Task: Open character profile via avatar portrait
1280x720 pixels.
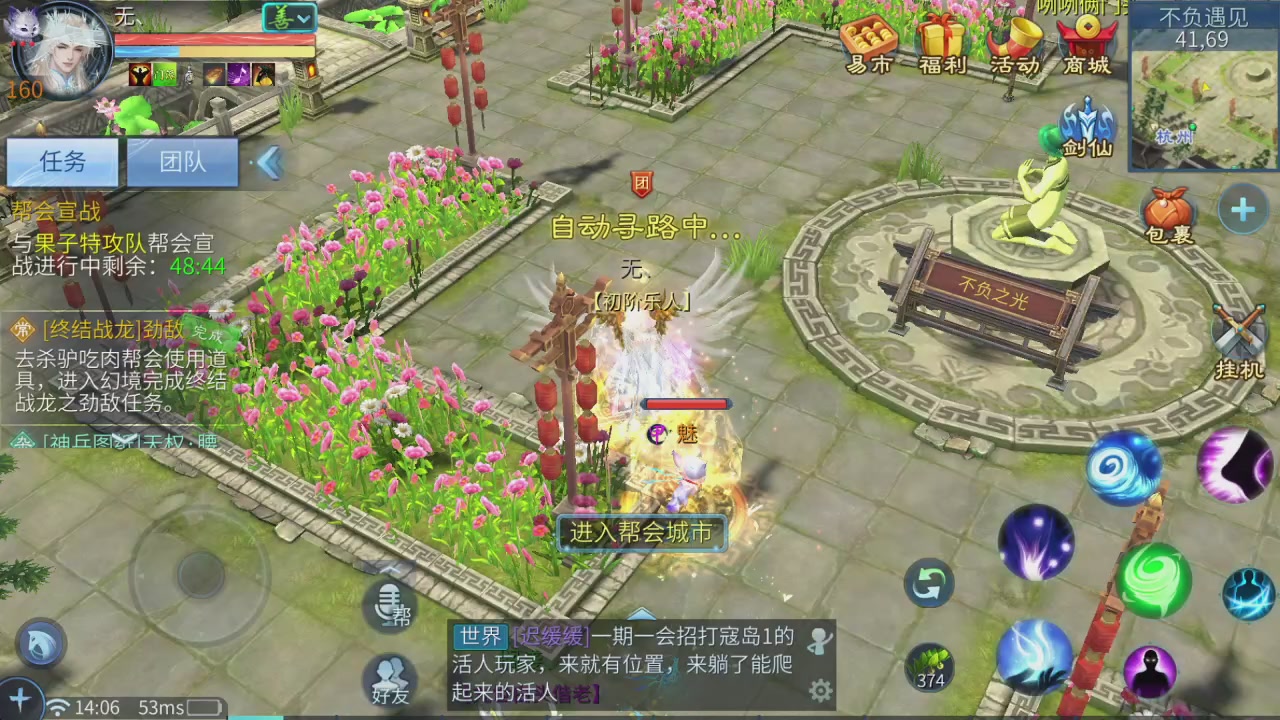Action: click(60, 55)
